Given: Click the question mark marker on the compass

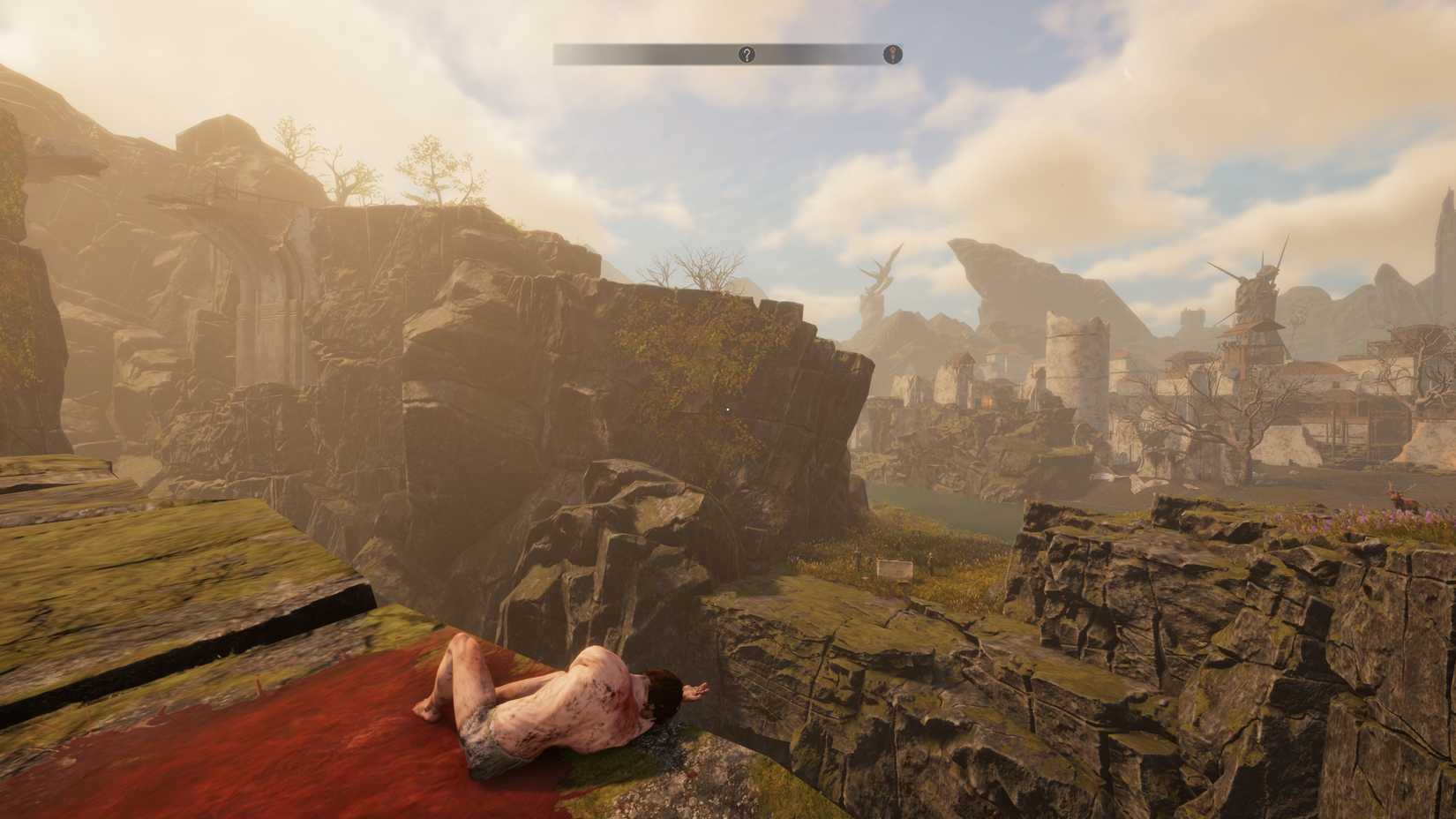Looking at the screenshot, I should tap(747, 55).
